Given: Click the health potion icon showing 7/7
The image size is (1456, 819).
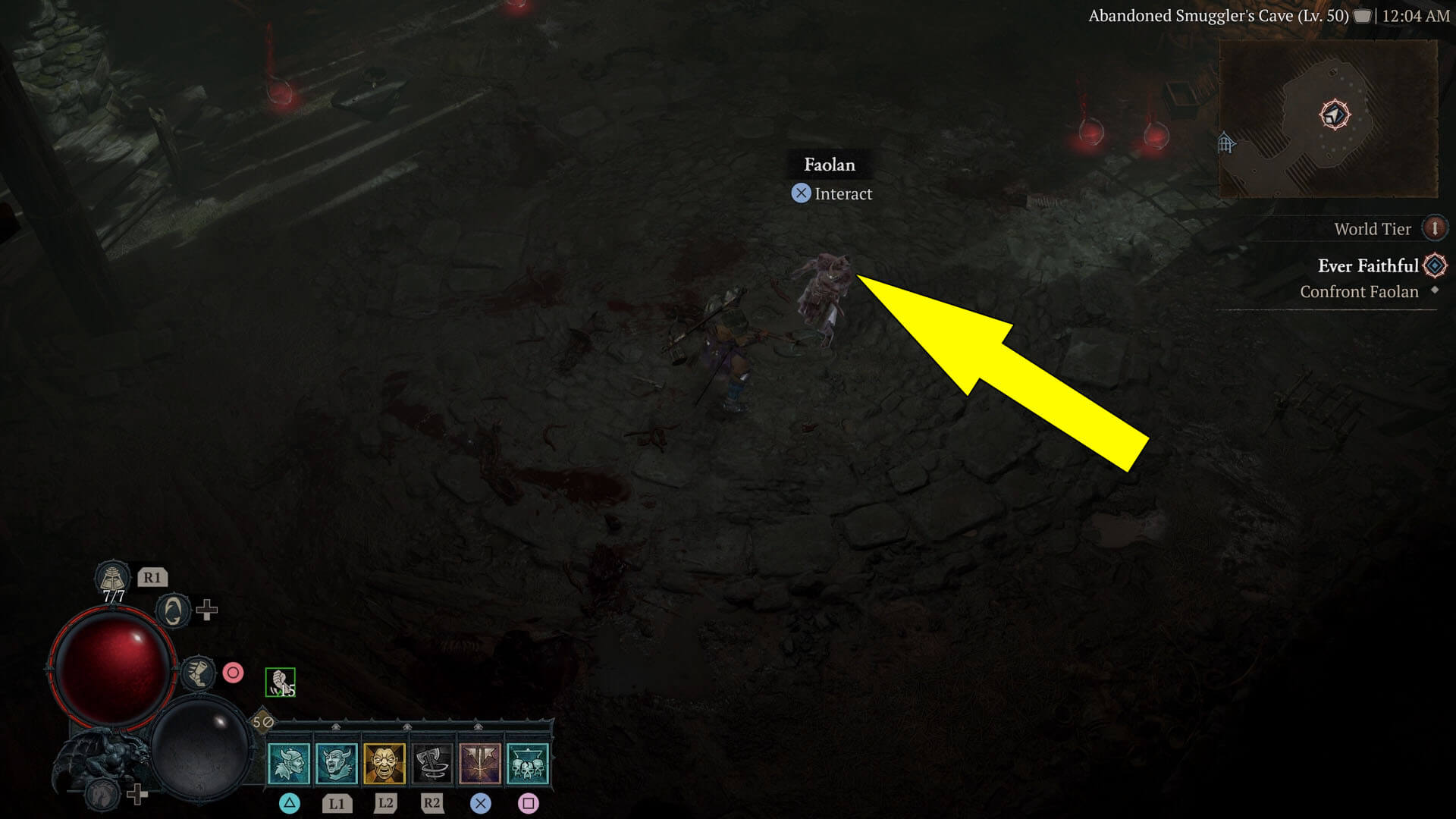Looking at the screenshot, I should (113, 579).
